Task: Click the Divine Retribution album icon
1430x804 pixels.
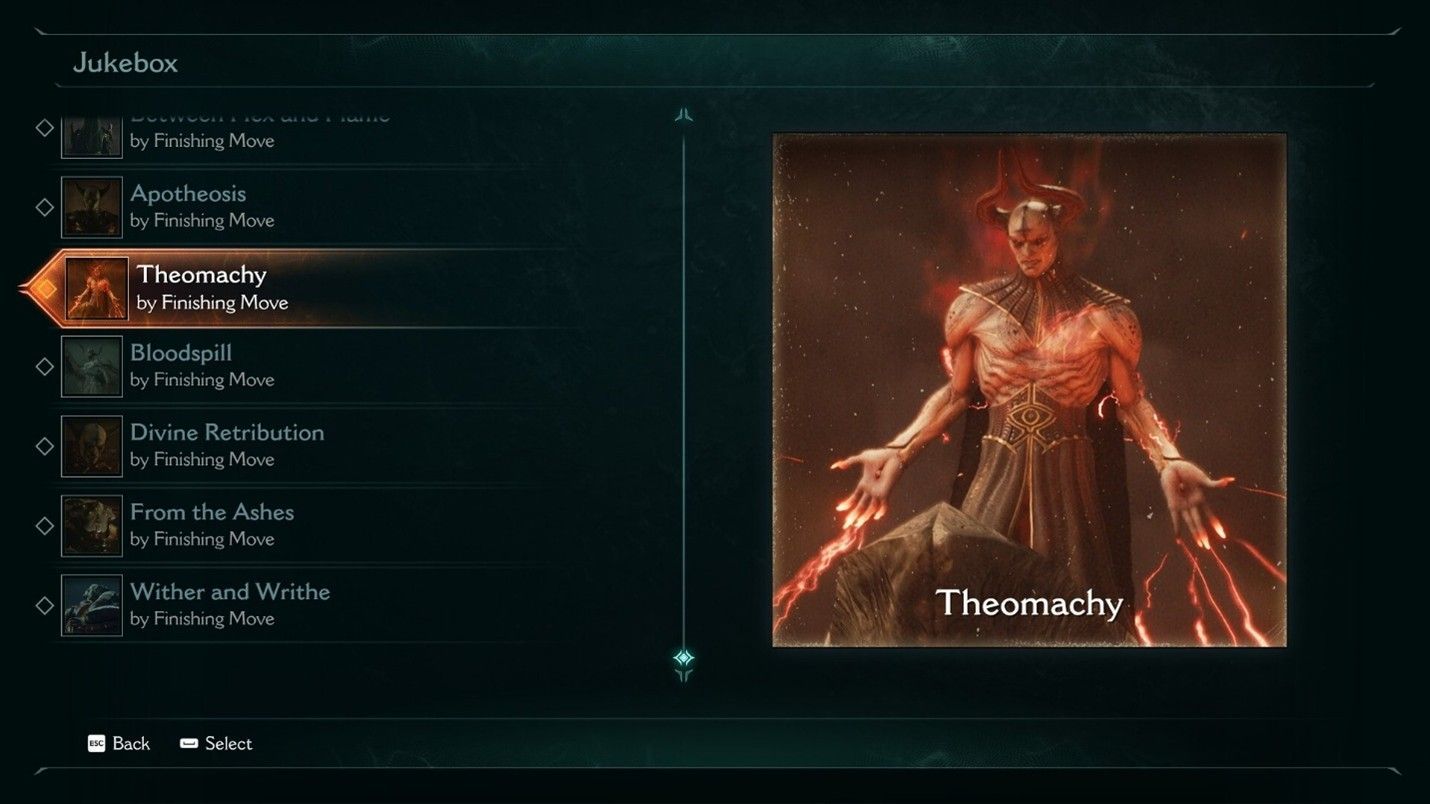Action: click(91, 446)
